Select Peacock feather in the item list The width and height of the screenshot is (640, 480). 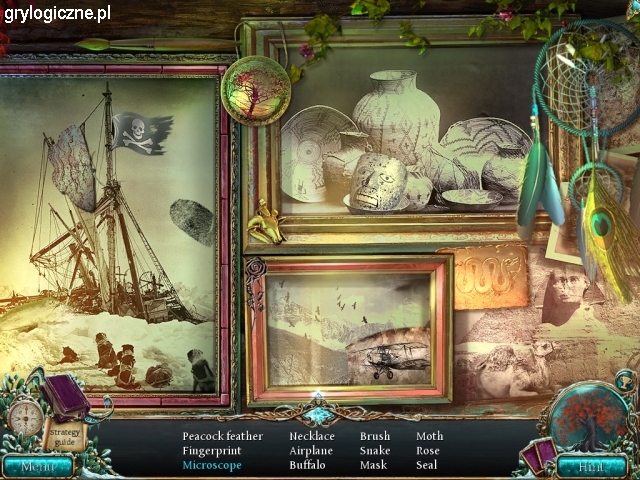(222, 436)
